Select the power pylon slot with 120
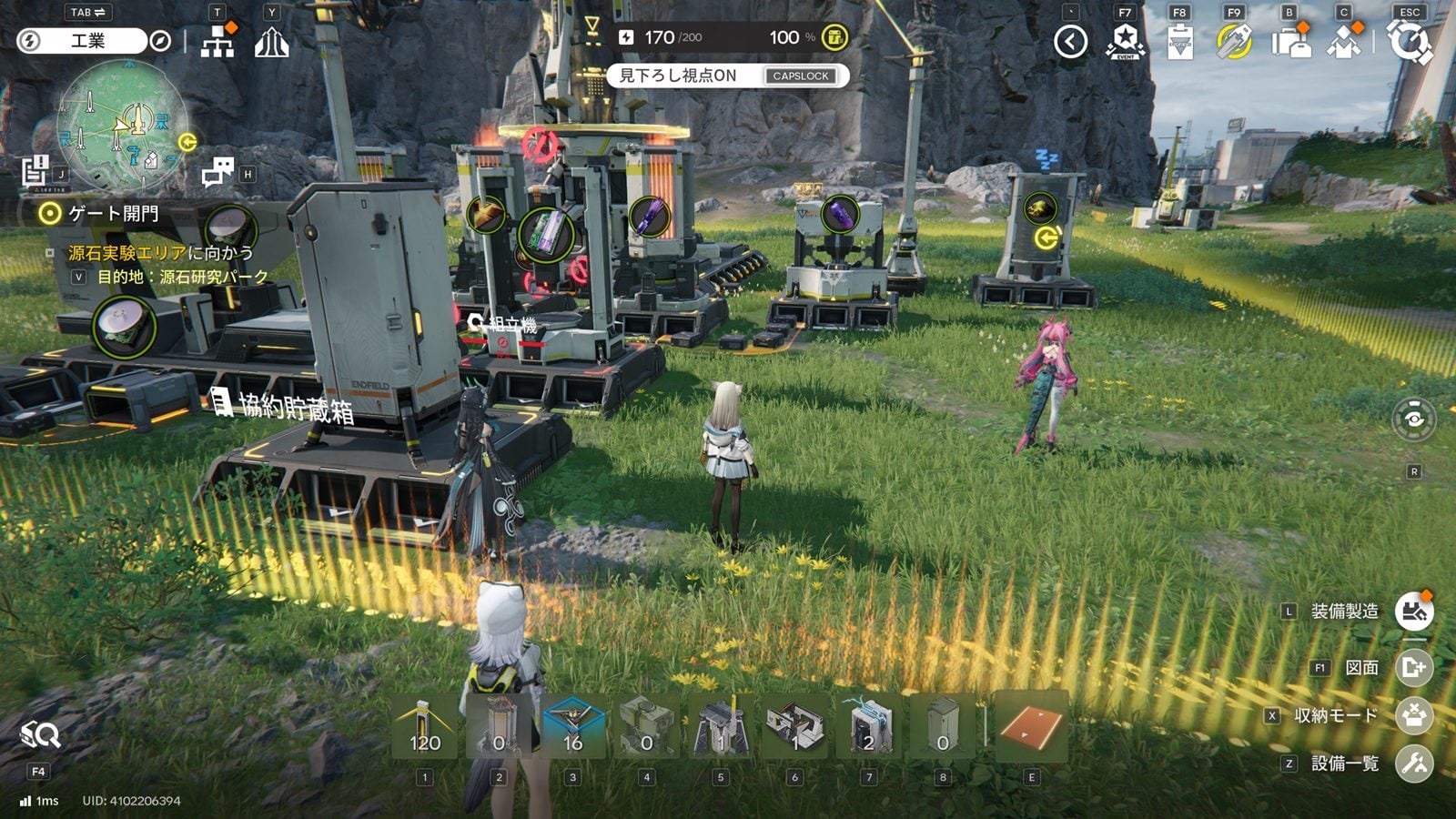Viewport: 1456px width, 819px height. click(x=425, y=726)
